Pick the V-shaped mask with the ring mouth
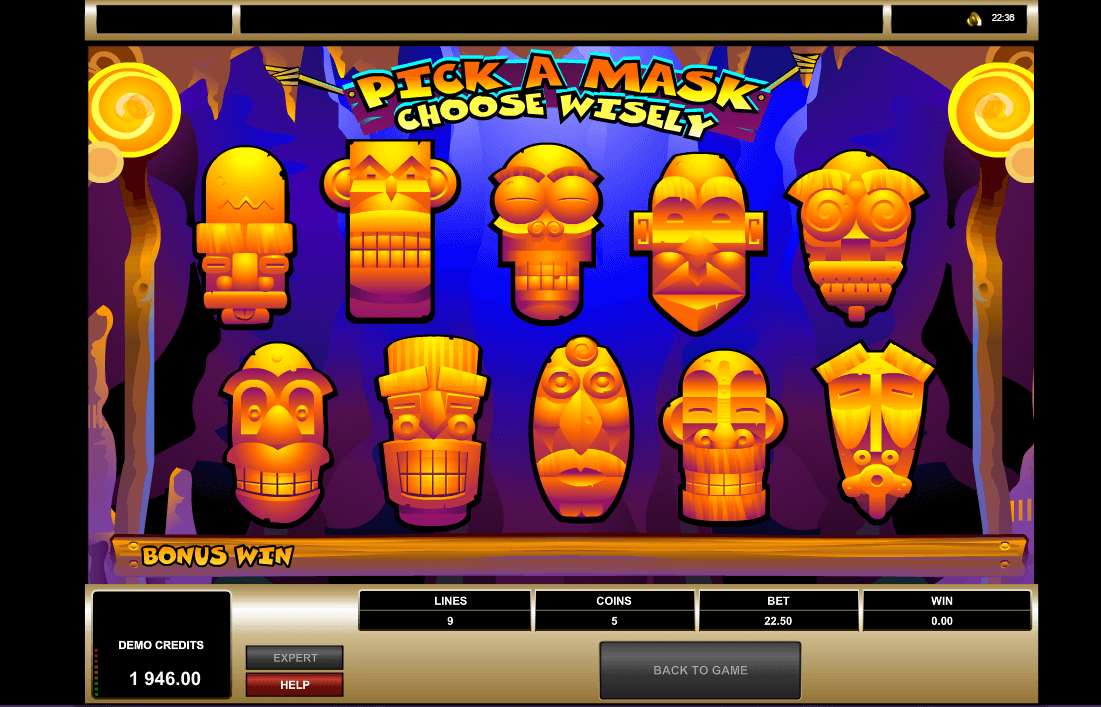 [875, 430]
